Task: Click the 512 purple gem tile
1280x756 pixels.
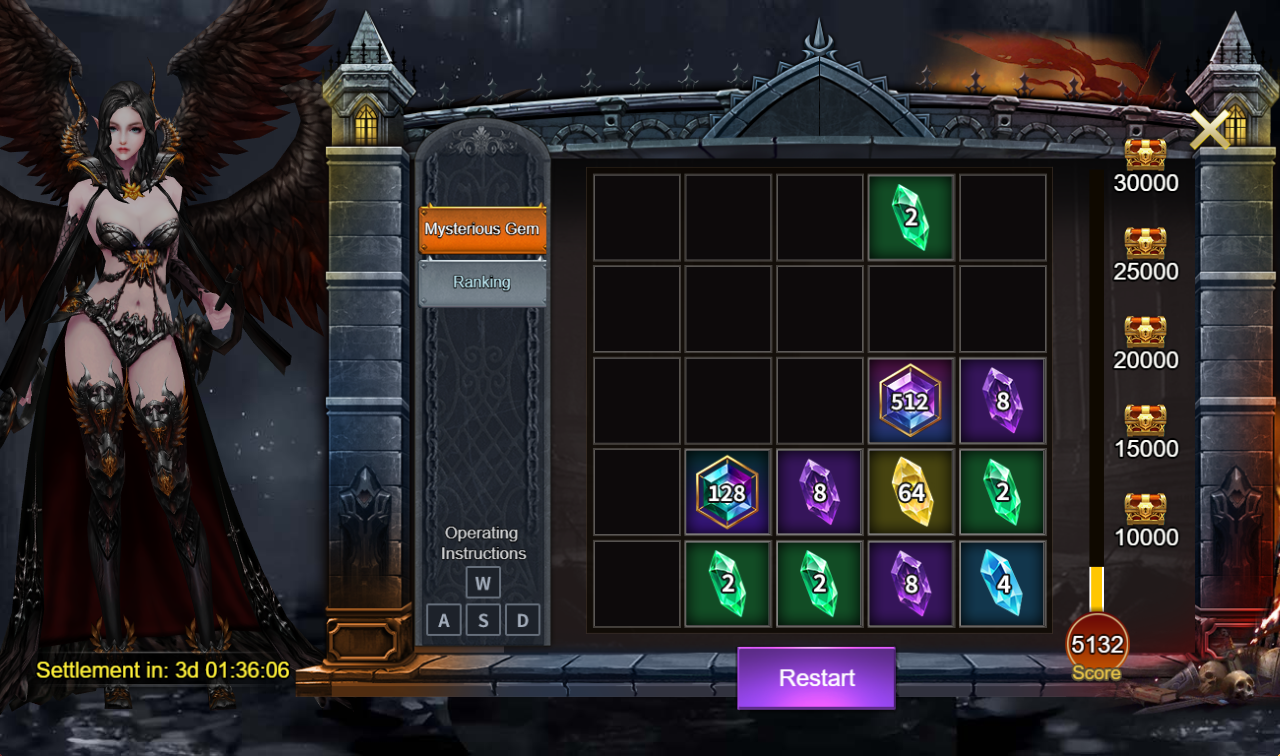Action: point(911,399)
